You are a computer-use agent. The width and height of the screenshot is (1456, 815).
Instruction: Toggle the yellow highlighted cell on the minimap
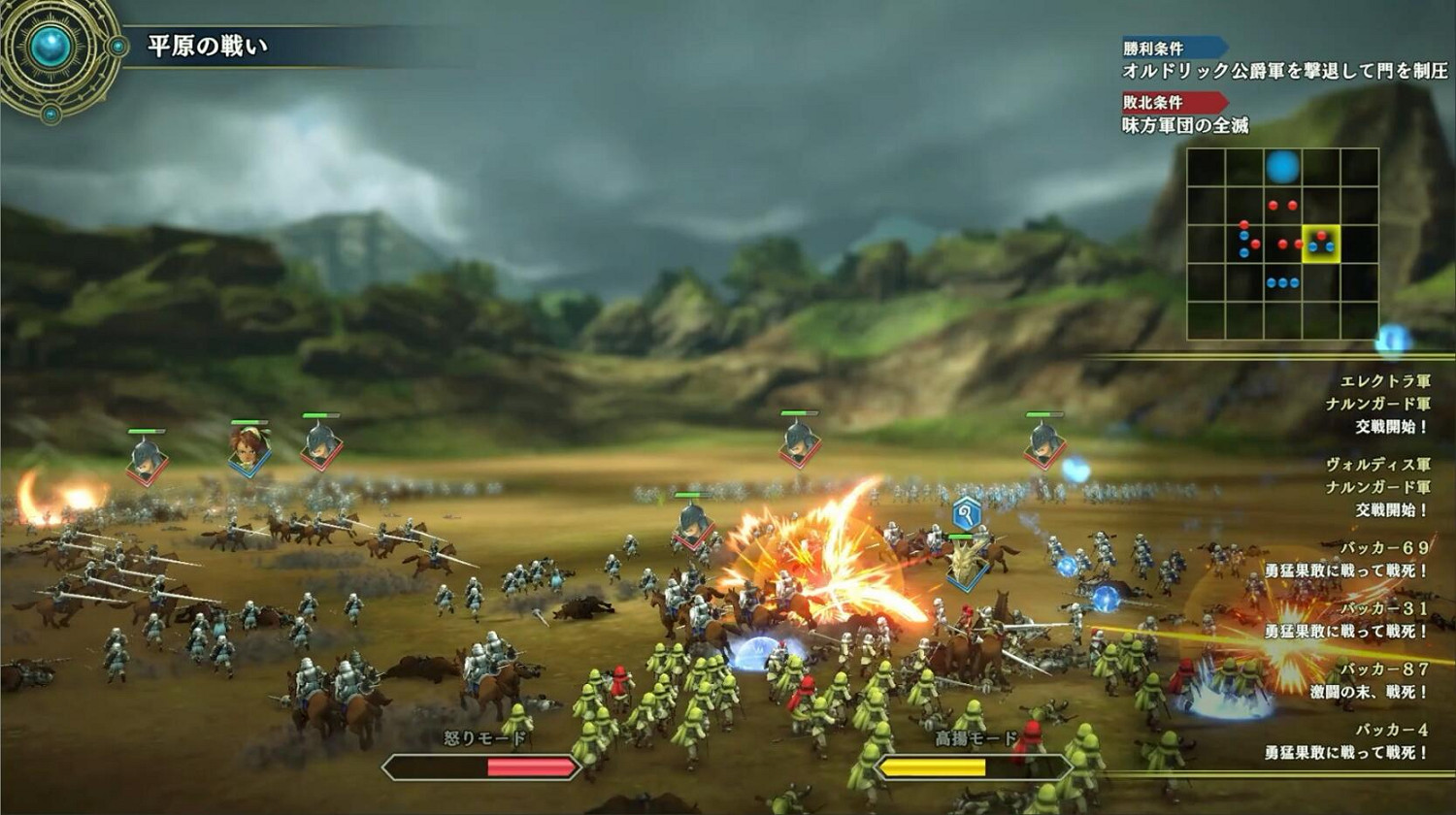1321,243
